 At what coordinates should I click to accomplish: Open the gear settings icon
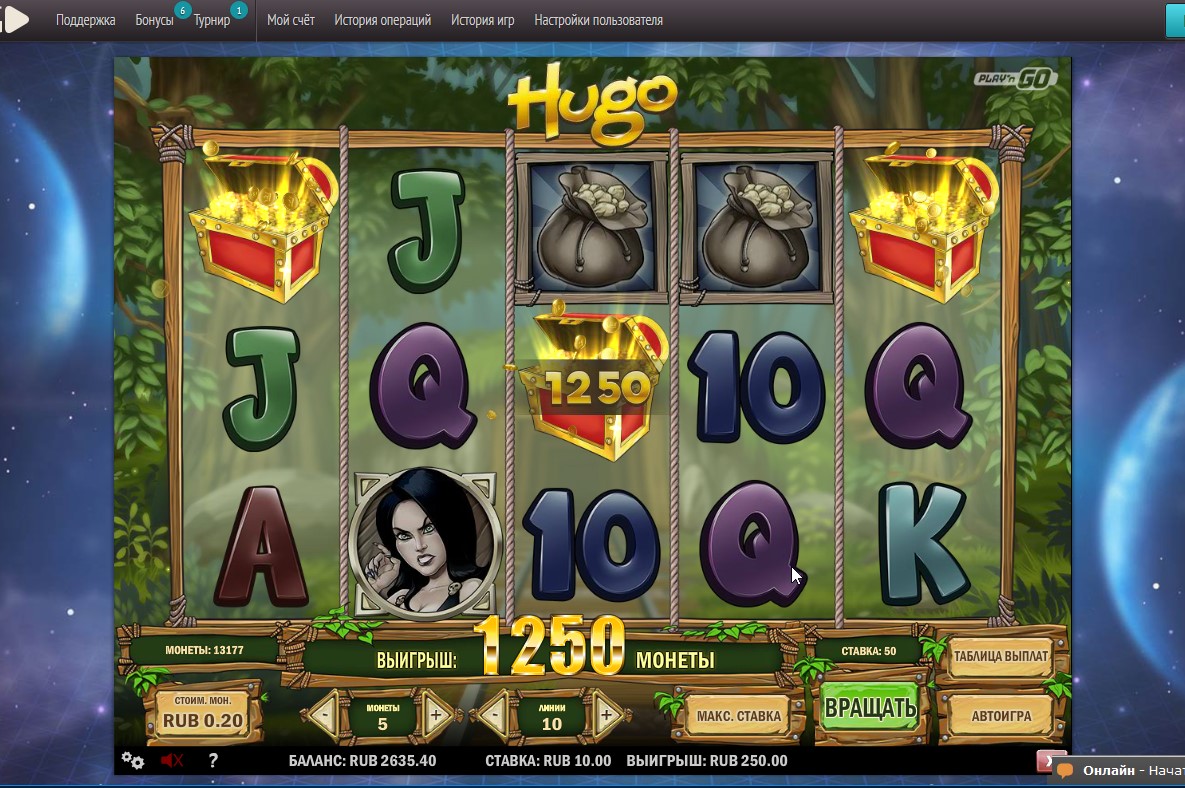[132, 760]
